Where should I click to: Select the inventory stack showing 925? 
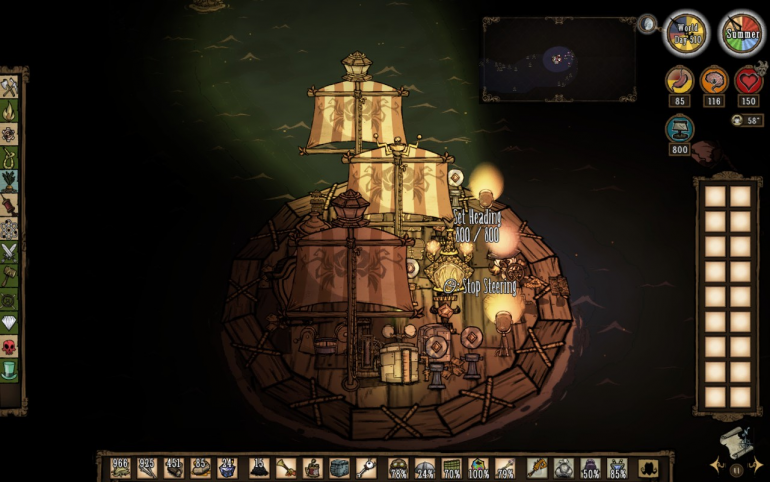pos(147,467)
